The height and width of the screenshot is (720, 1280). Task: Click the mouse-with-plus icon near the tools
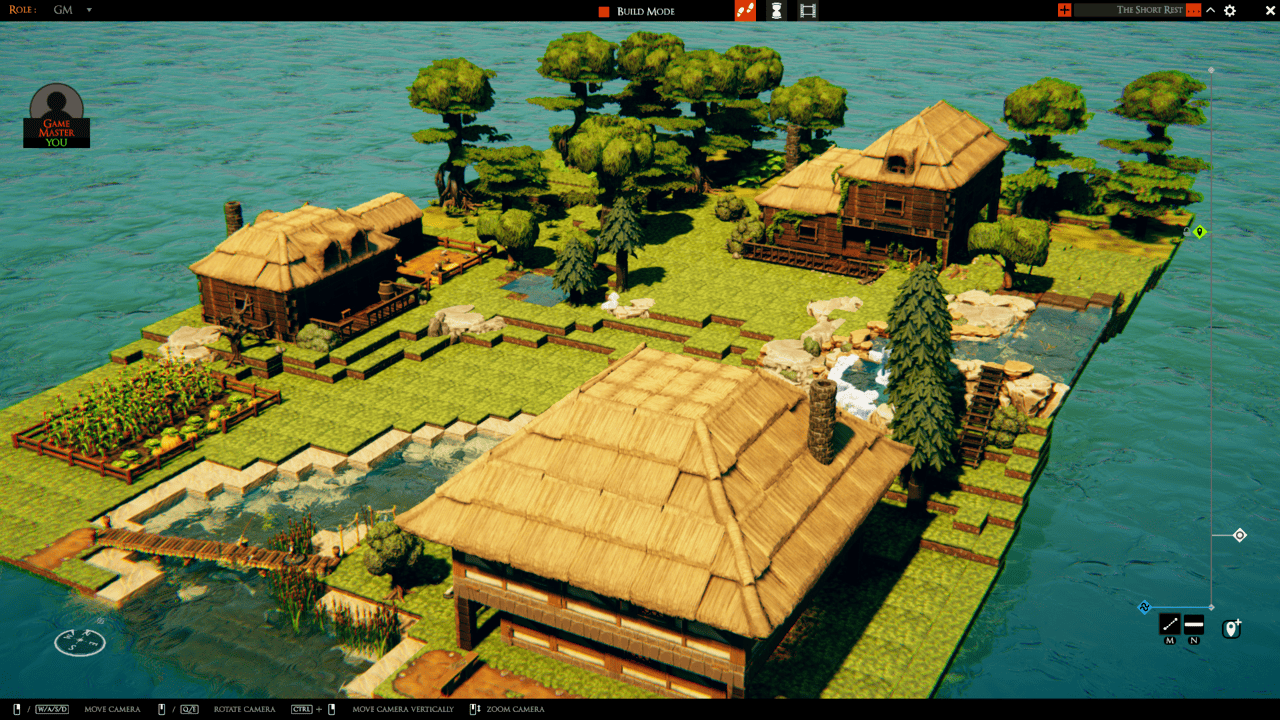point(1231,628)
